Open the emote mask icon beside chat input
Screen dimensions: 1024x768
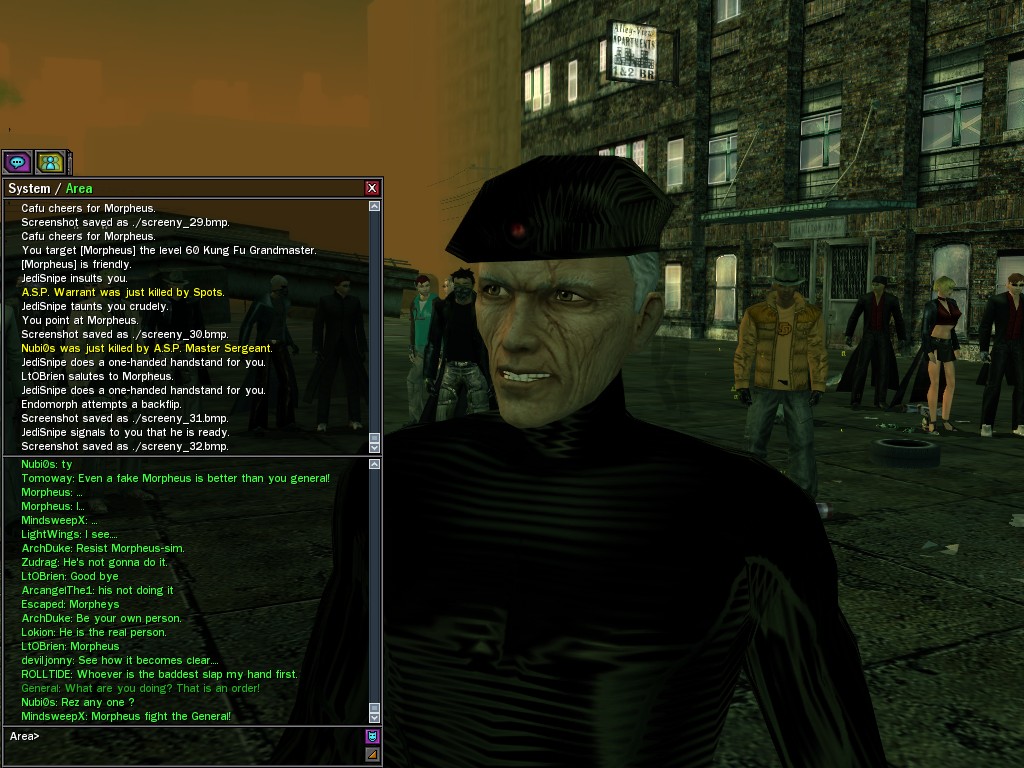[372, 736]
